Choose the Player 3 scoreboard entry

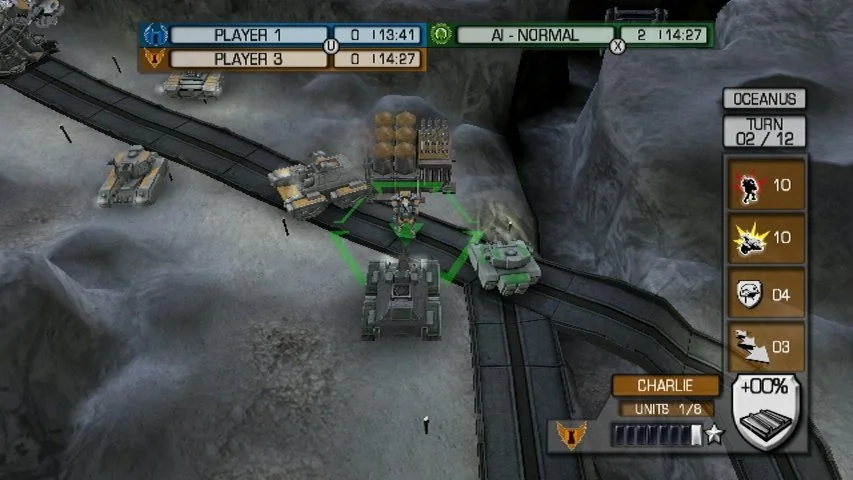click(248, 59)
